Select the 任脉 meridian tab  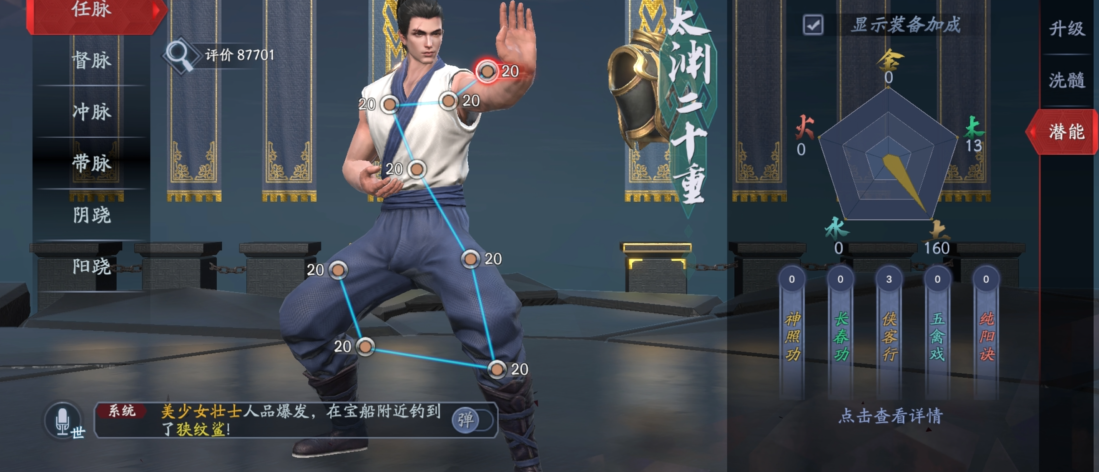[x=92, y=11]
